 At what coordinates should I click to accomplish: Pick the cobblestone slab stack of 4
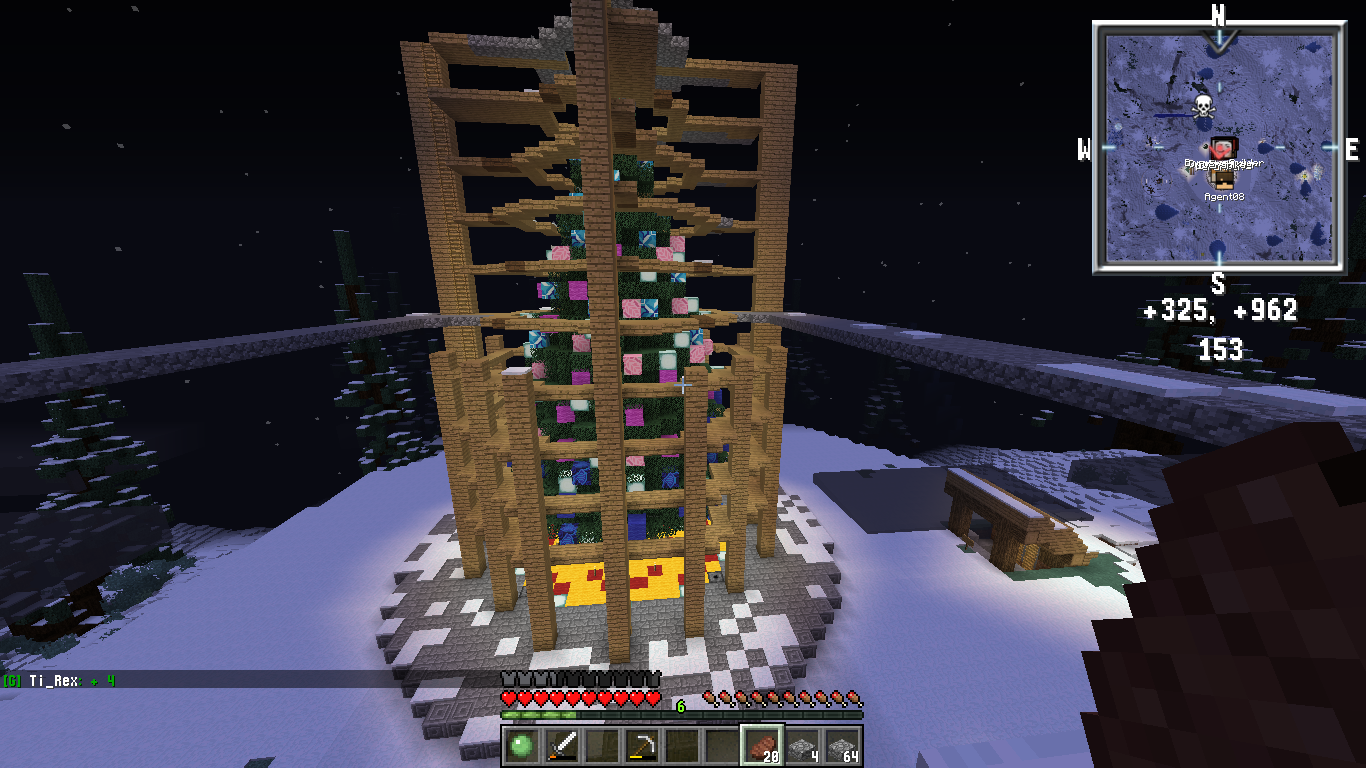802,746
